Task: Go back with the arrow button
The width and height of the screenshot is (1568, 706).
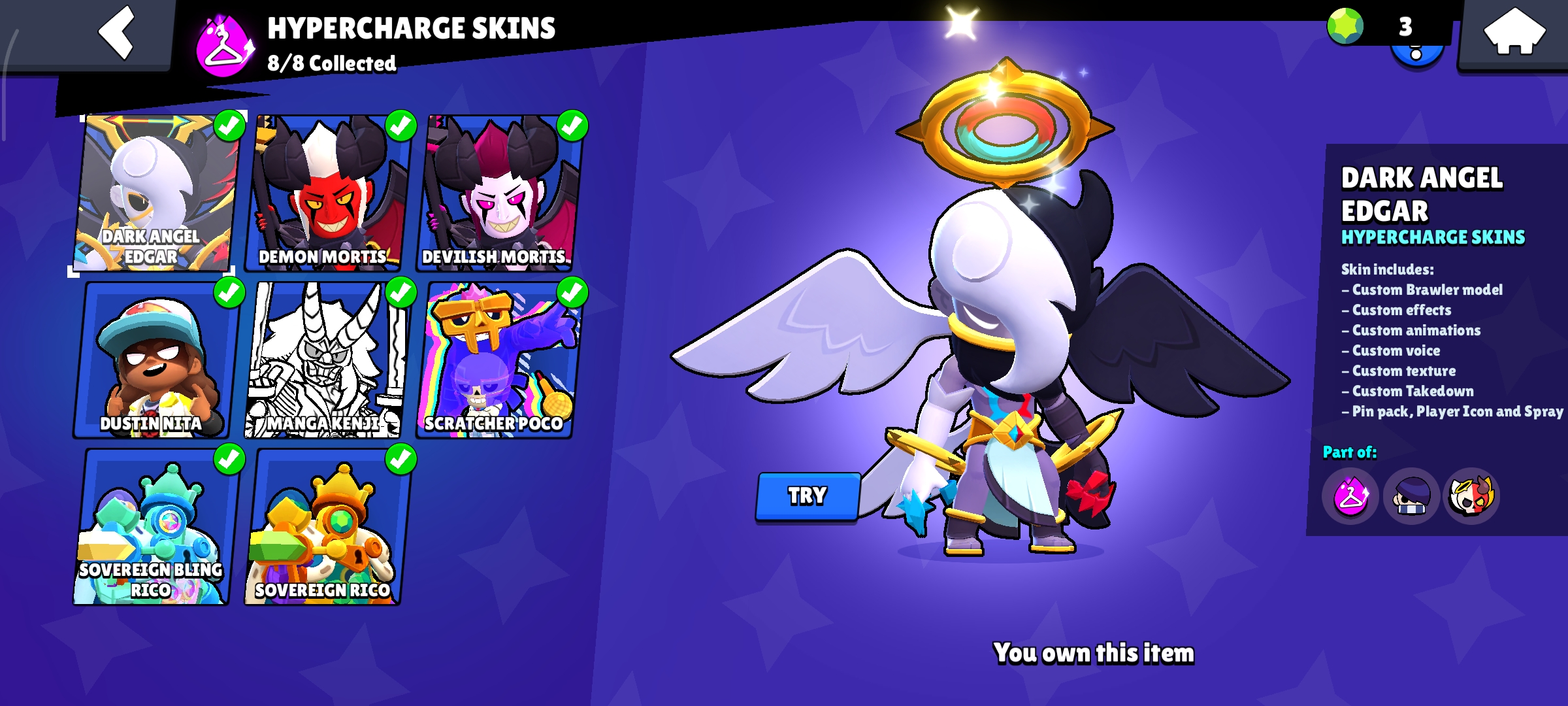Action: coord(117,33)
